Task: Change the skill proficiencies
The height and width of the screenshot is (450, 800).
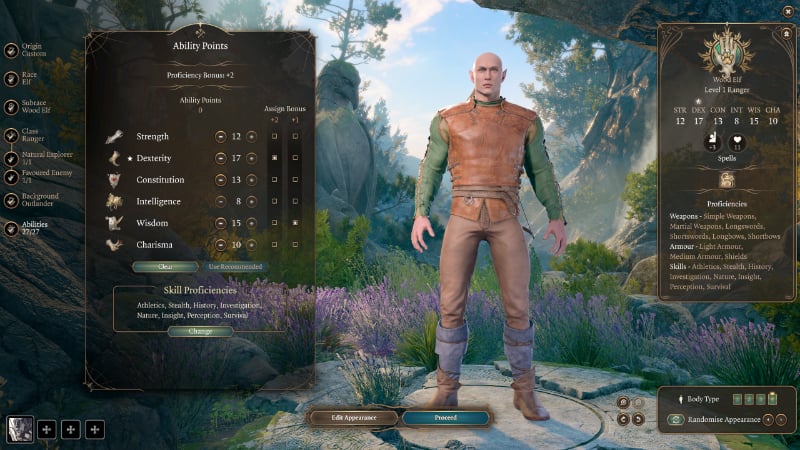Action: pos(201,331)
